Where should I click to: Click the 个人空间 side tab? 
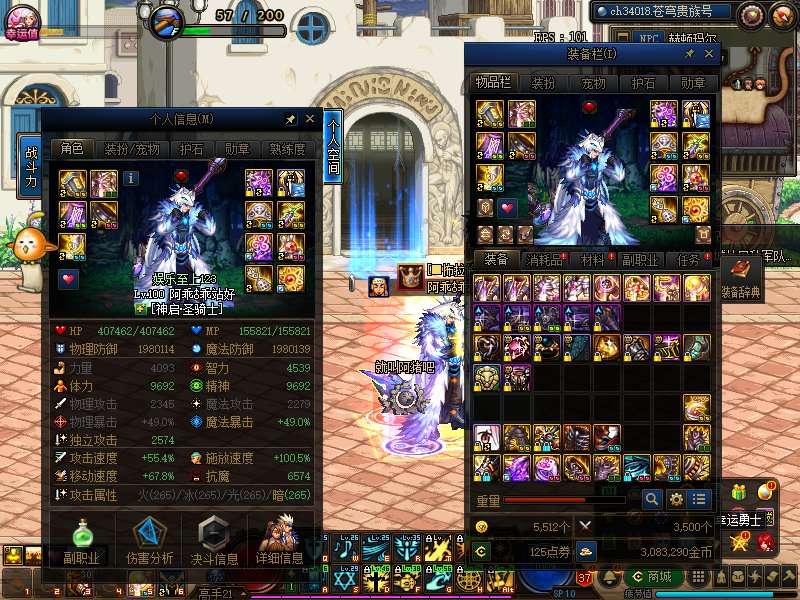[x=333, y=147]
